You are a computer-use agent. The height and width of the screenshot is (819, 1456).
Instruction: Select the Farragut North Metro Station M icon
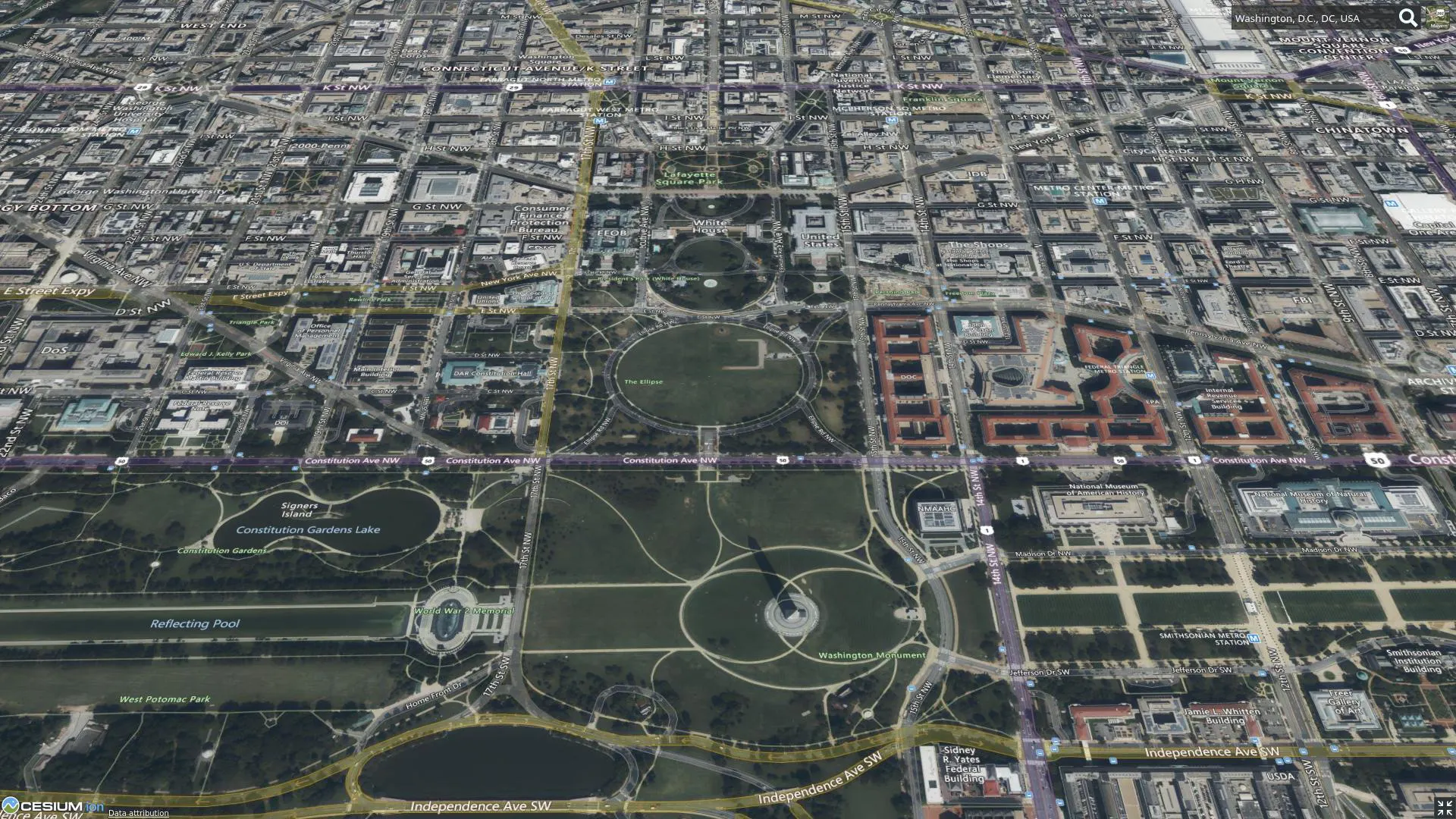[x=609, y=81]
